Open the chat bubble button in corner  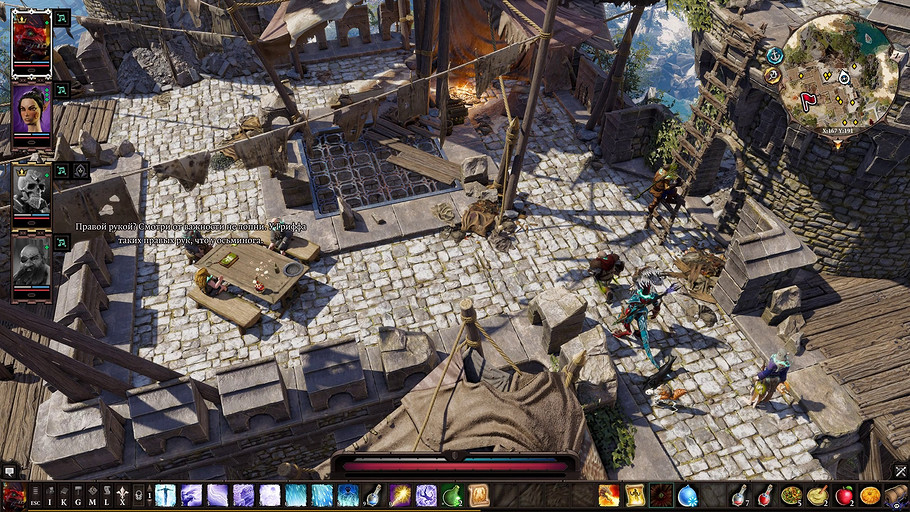(x=10, y=471)
